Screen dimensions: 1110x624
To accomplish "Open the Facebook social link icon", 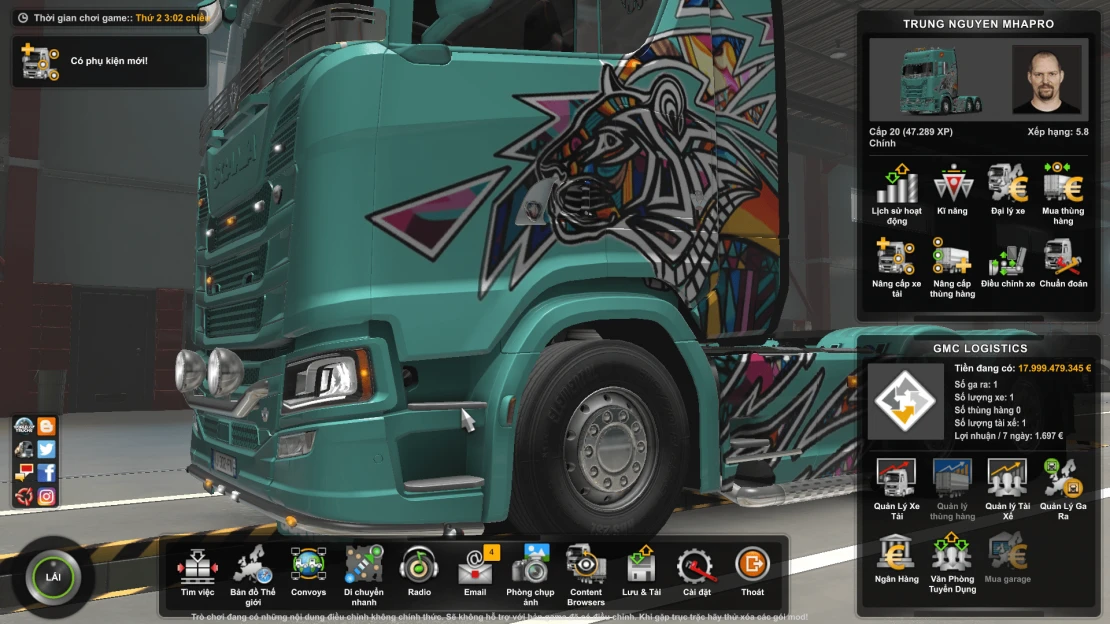I will point(46,473).
